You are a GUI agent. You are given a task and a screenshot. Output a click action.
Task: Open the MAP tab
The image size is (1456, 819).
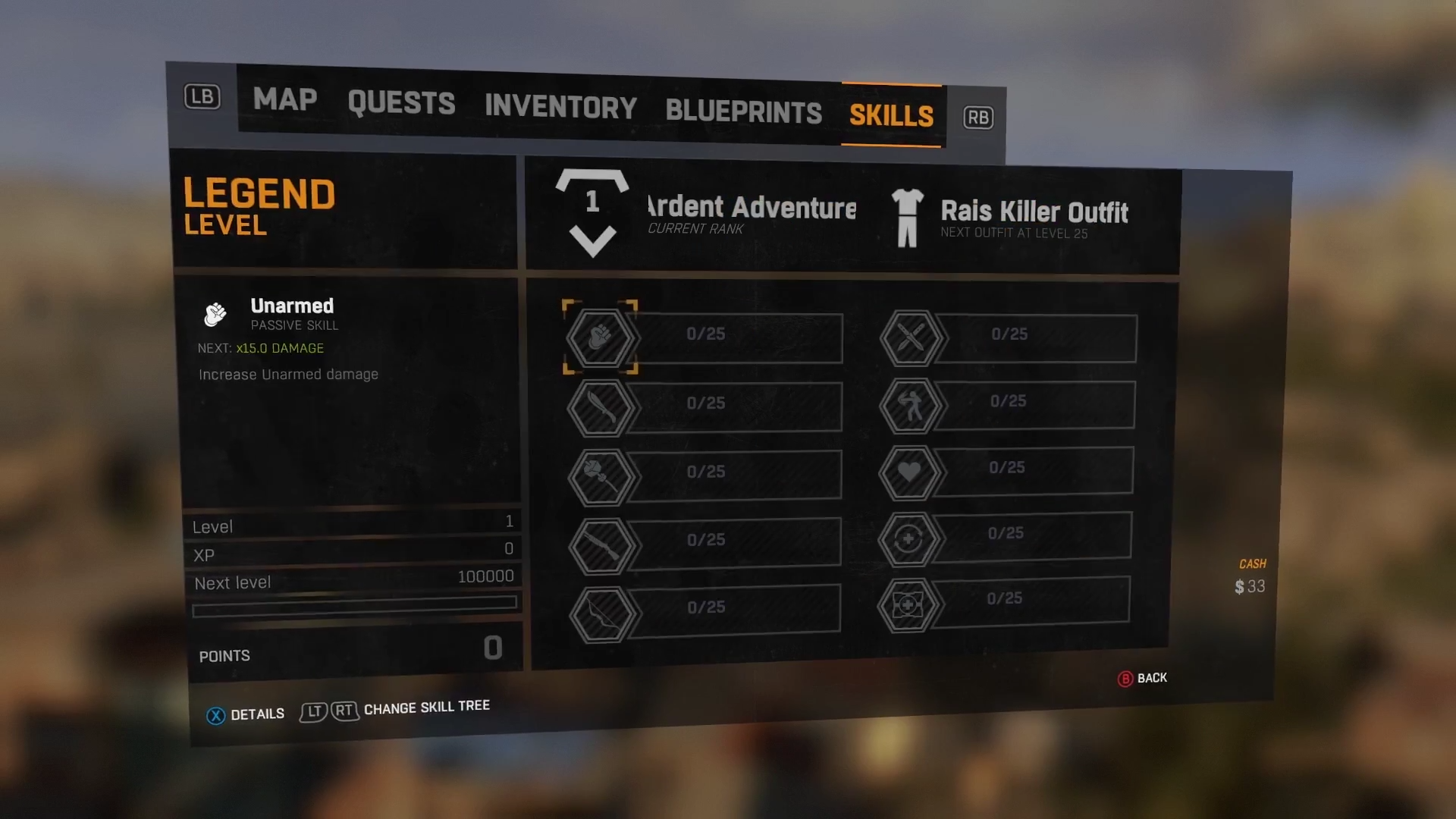pyautogui.click(x=284, y=99)
